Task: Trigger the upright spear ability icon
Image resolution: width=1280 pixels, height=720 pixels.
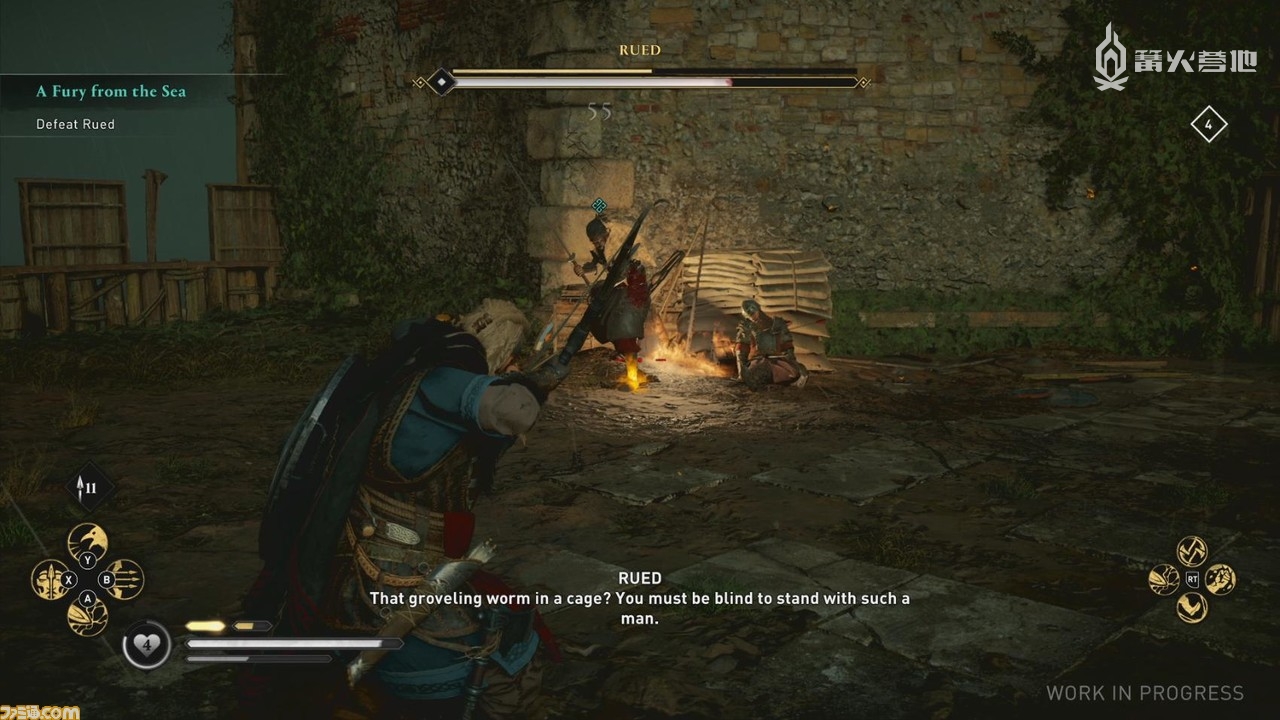Action: (51, 579)
